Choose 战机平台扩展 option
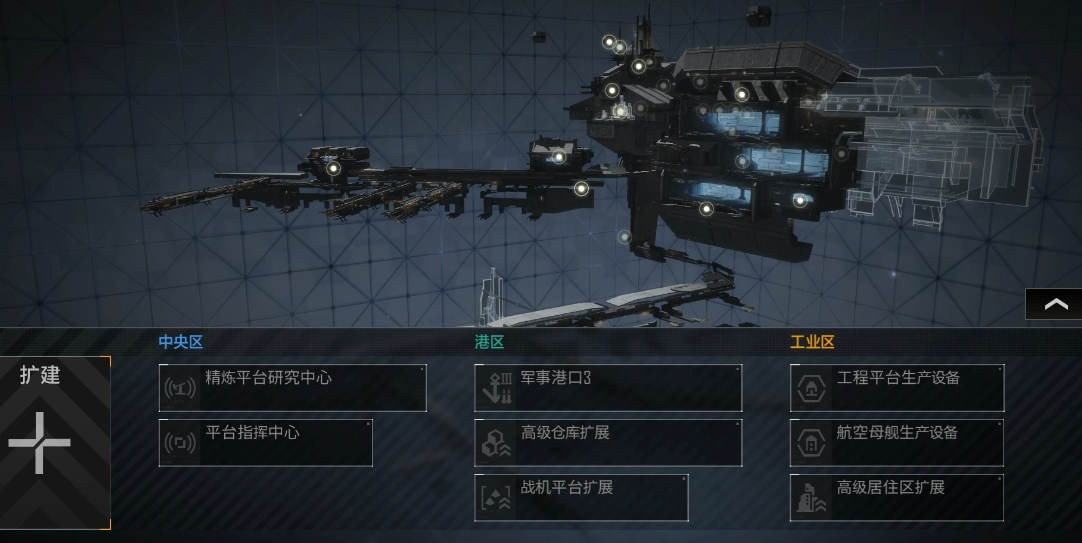 click(581, 497)
